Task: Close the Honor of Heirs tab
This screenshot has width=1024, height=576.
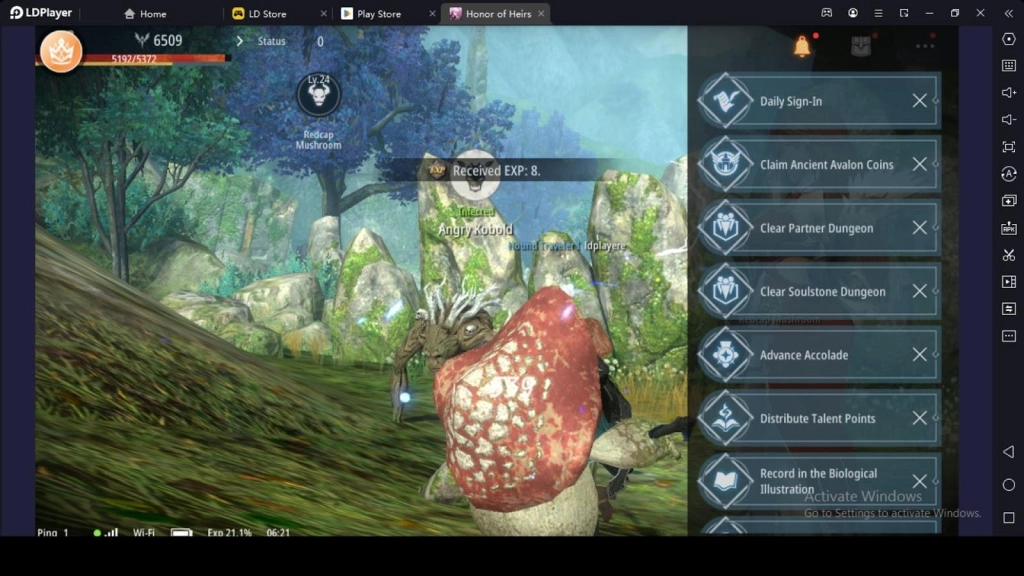Action: point(539,14)
